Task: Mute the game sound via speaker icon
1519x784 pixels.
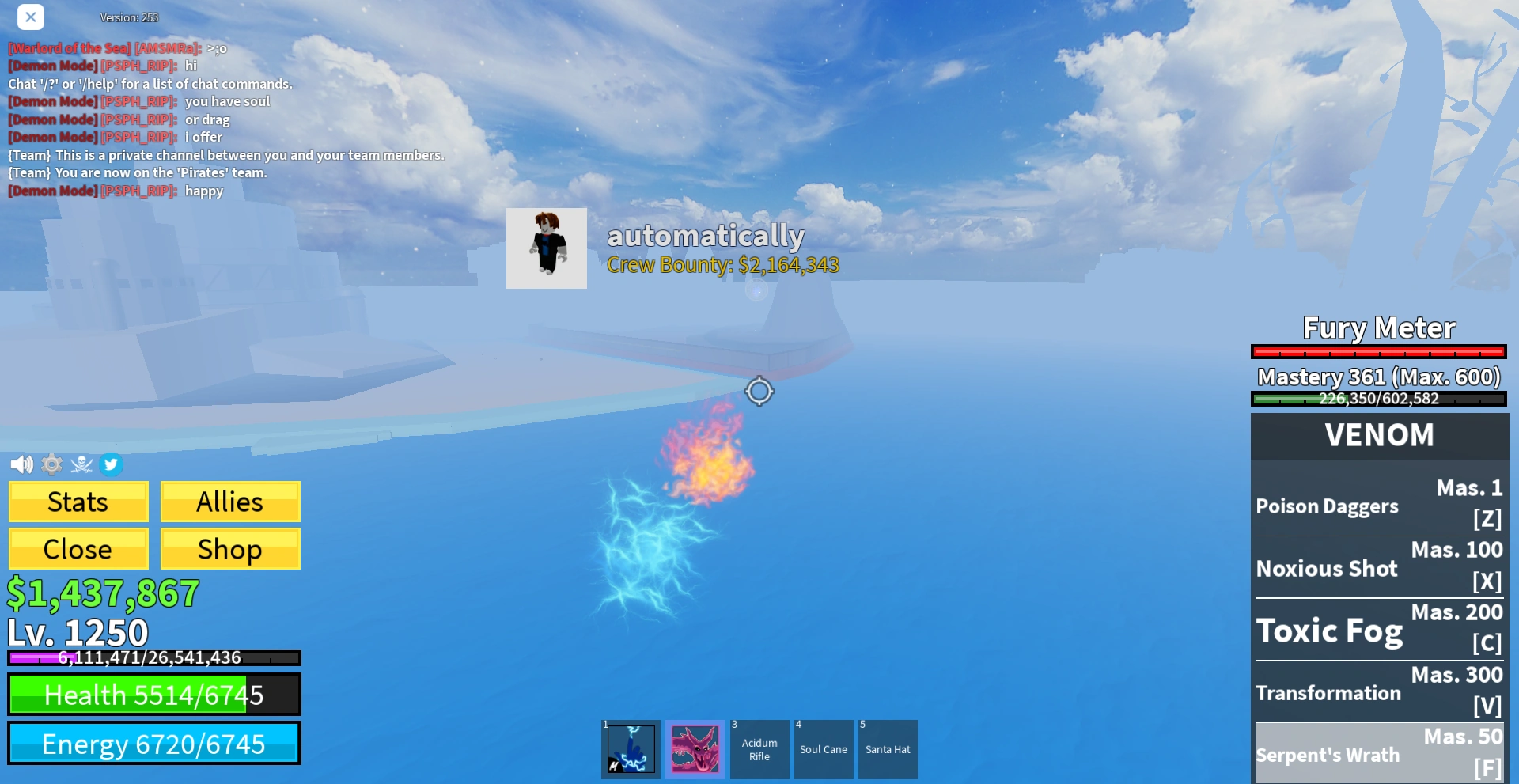Action: coord(21,464)
